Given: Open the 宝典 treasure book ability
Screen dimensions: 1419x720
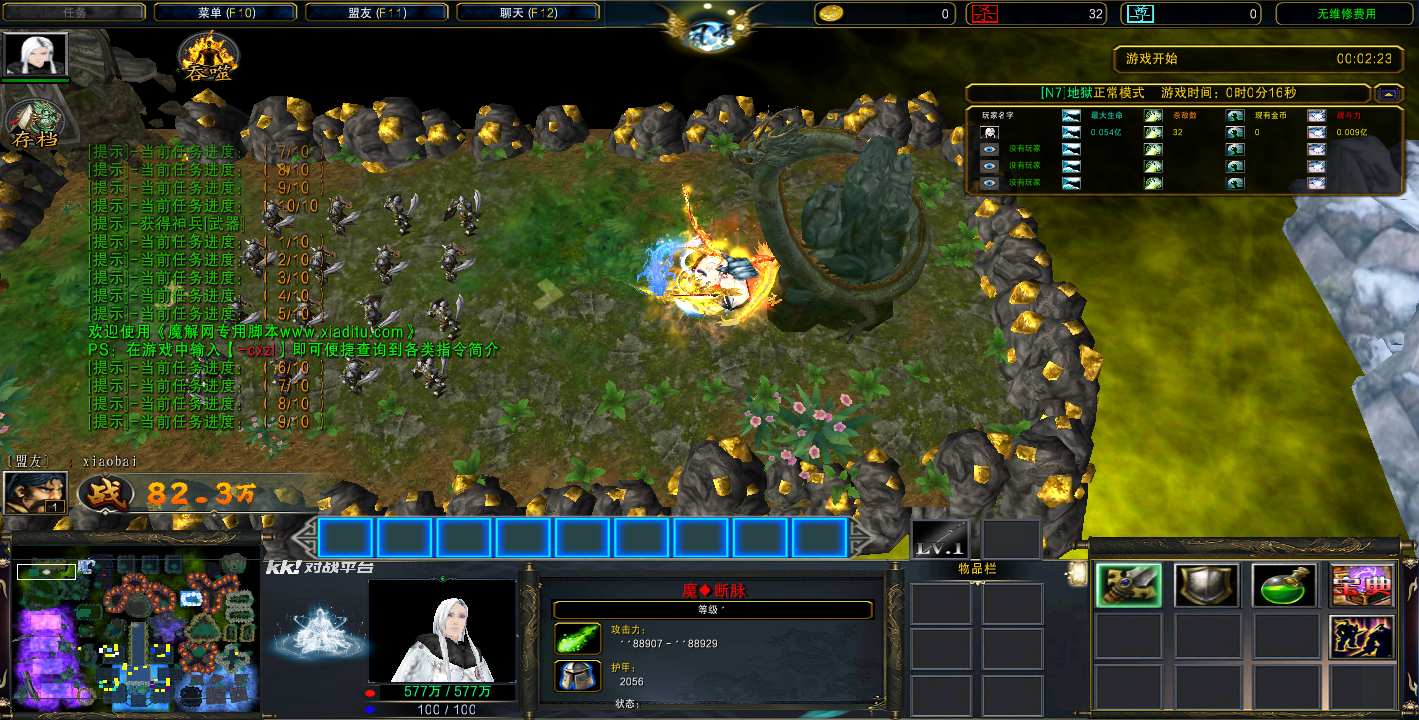Looking at the screenshot, I should click(1361, 586).
